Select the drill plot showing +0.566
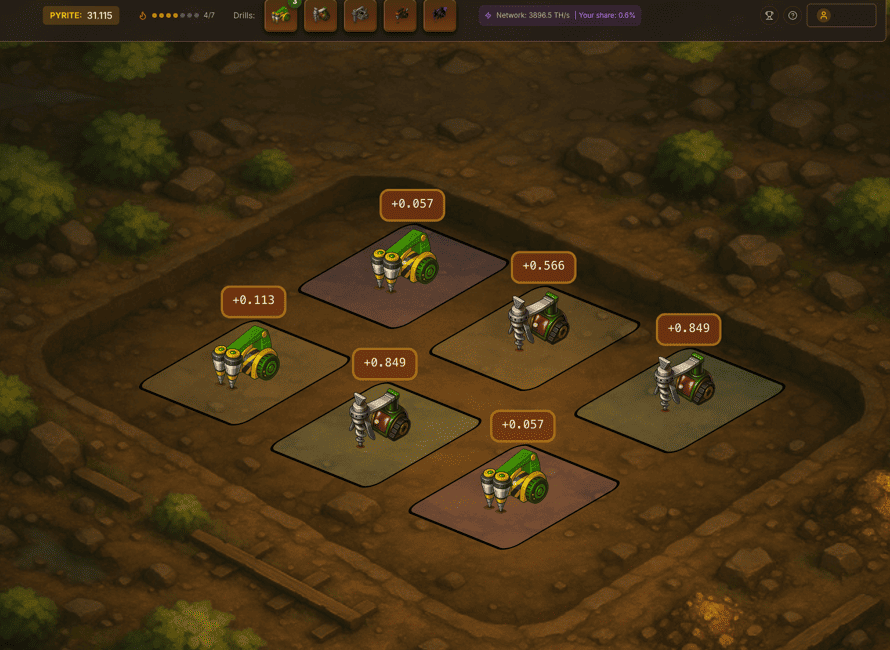This screenshot has height=650, width=890. click(x=535, y=333)
